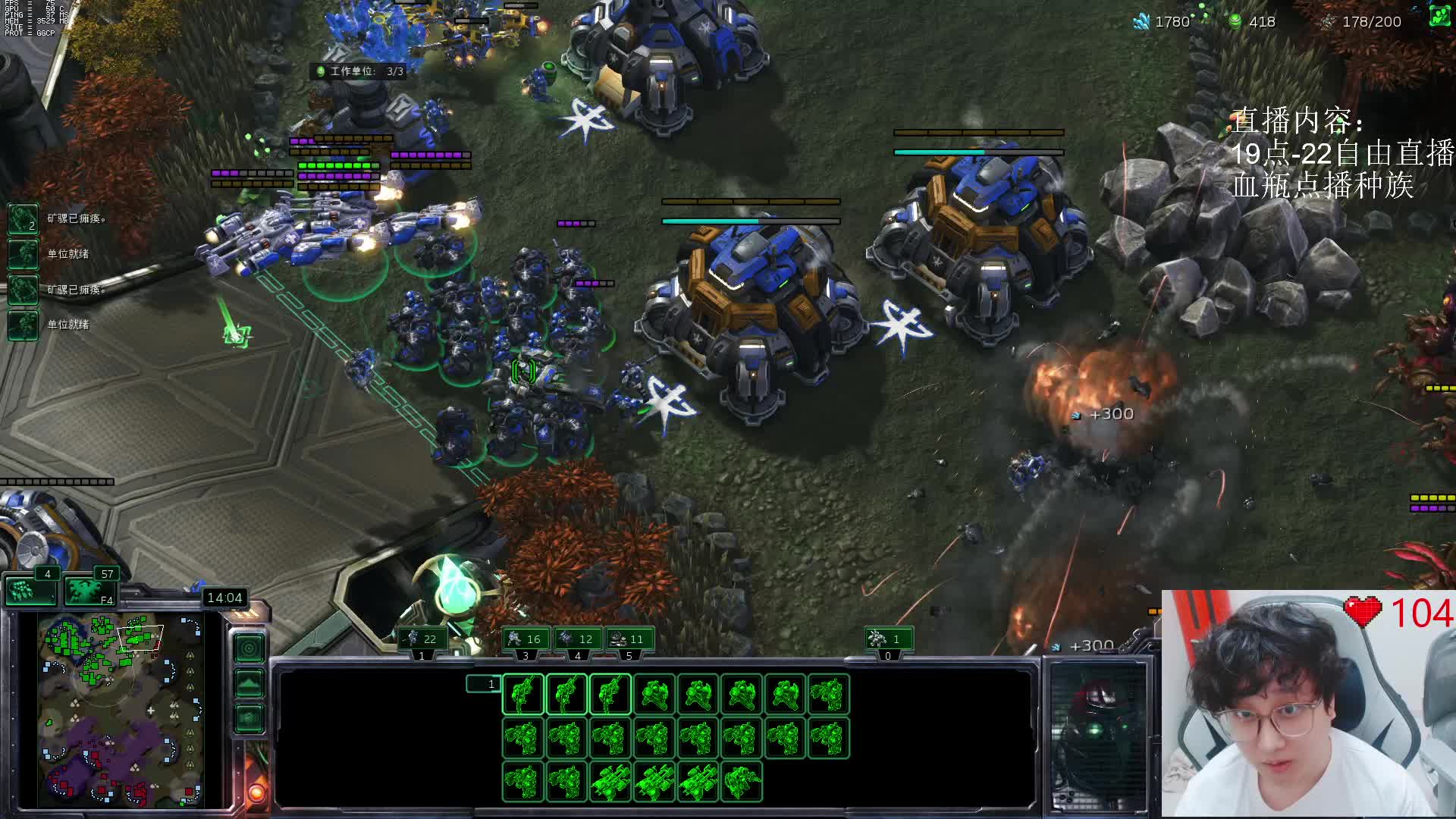Screen dimensions: 1456x819
Task: Open the green icon in top-right corner
Action: 1439,17
